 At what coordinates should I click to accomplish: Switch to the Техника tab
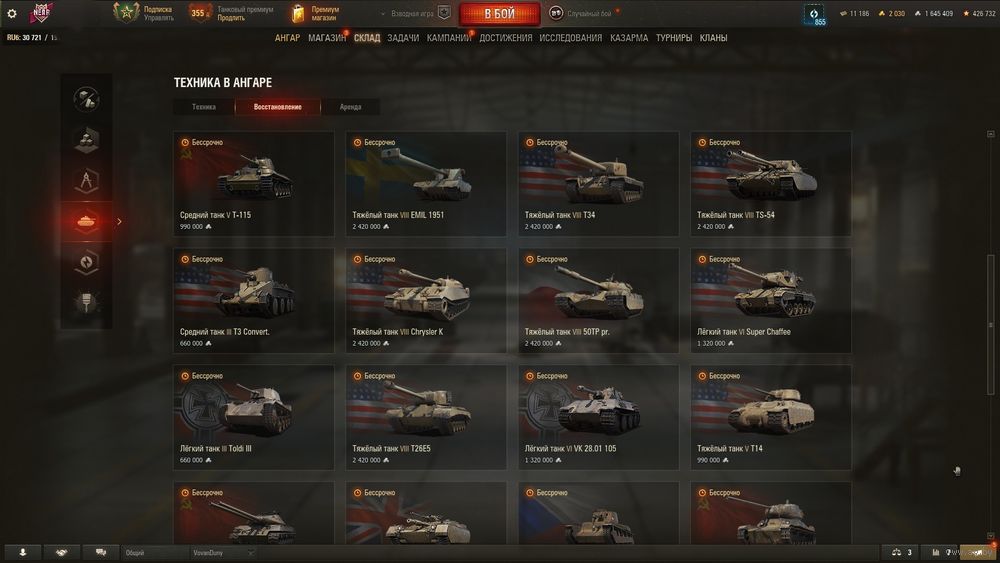(x=204, y=107)
